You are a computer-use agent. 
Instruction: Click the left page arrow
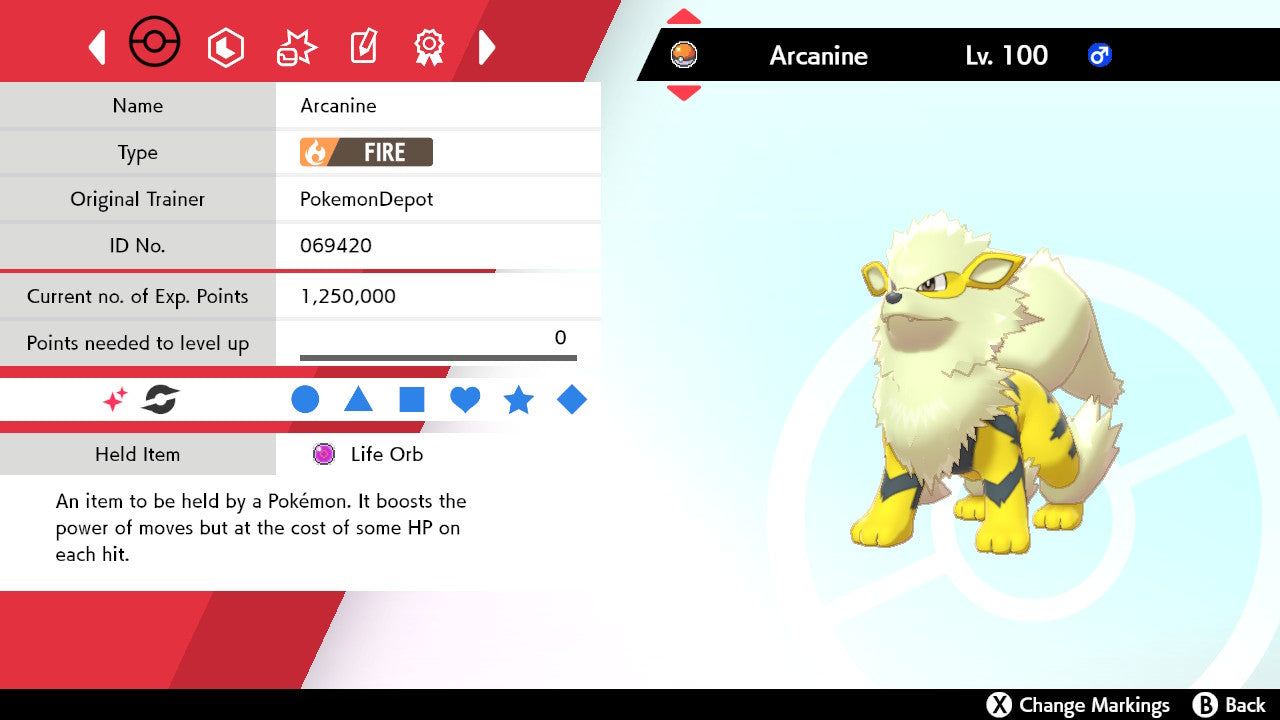pyautogui.click(x=97, y=47)
